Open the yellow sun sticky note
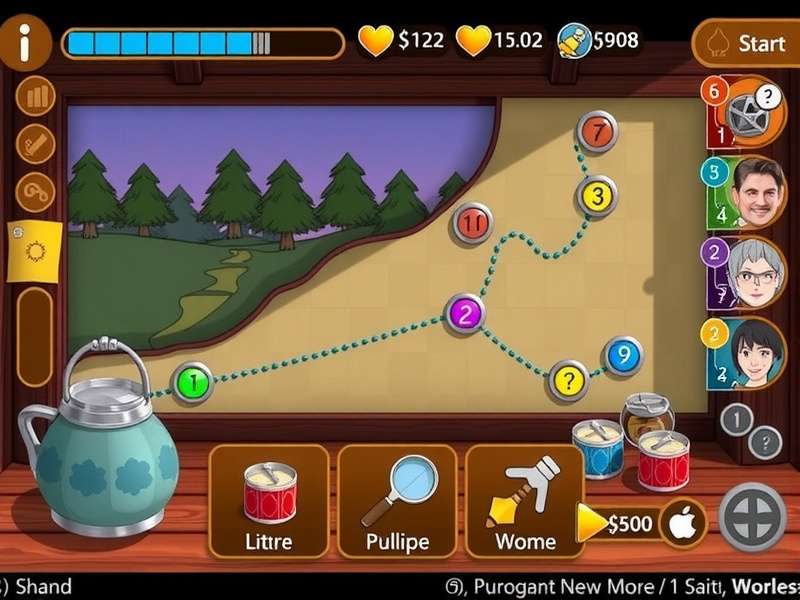 point(36,249)
